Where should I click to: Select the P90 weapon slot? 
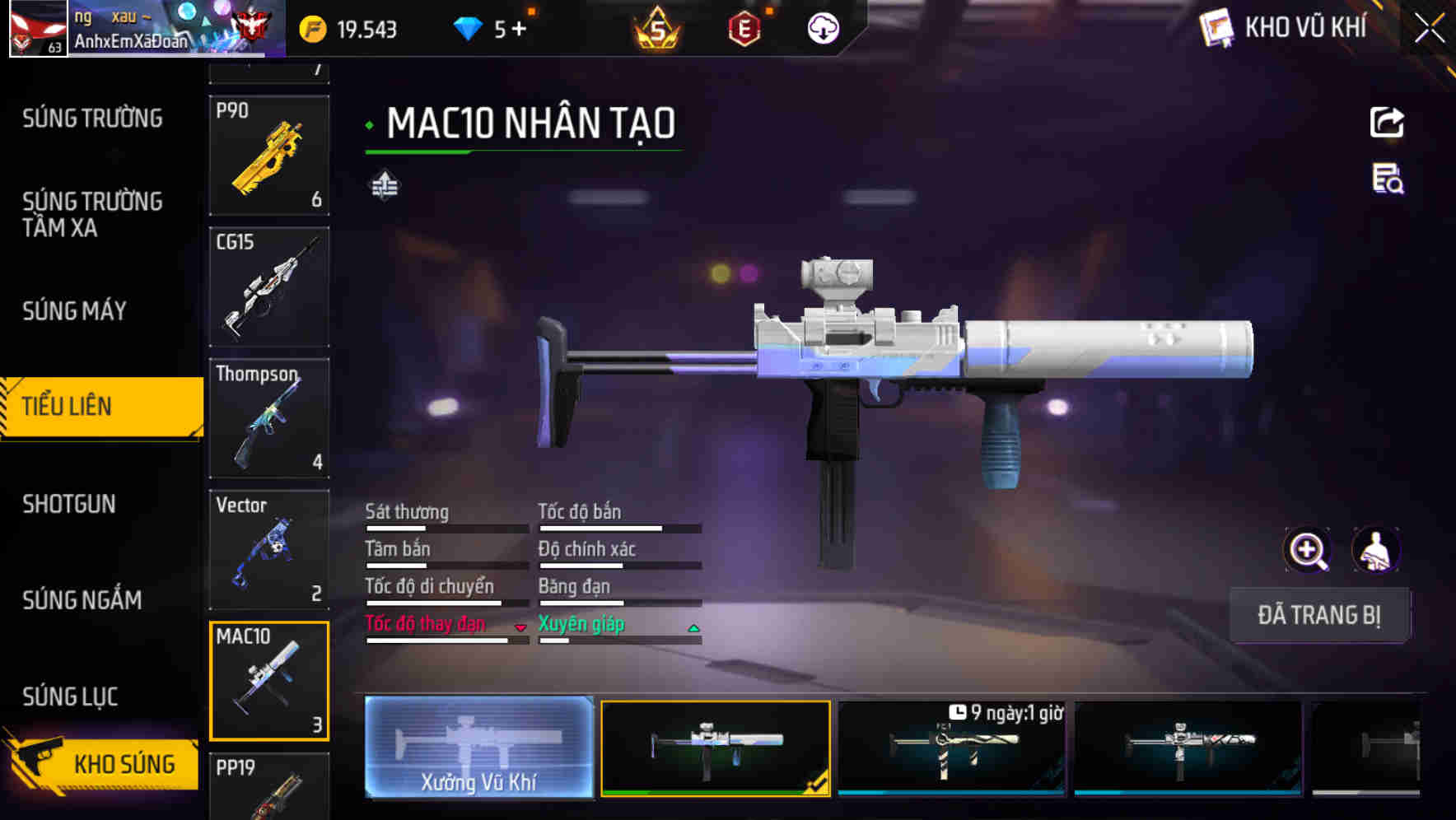tap(269, 156)
